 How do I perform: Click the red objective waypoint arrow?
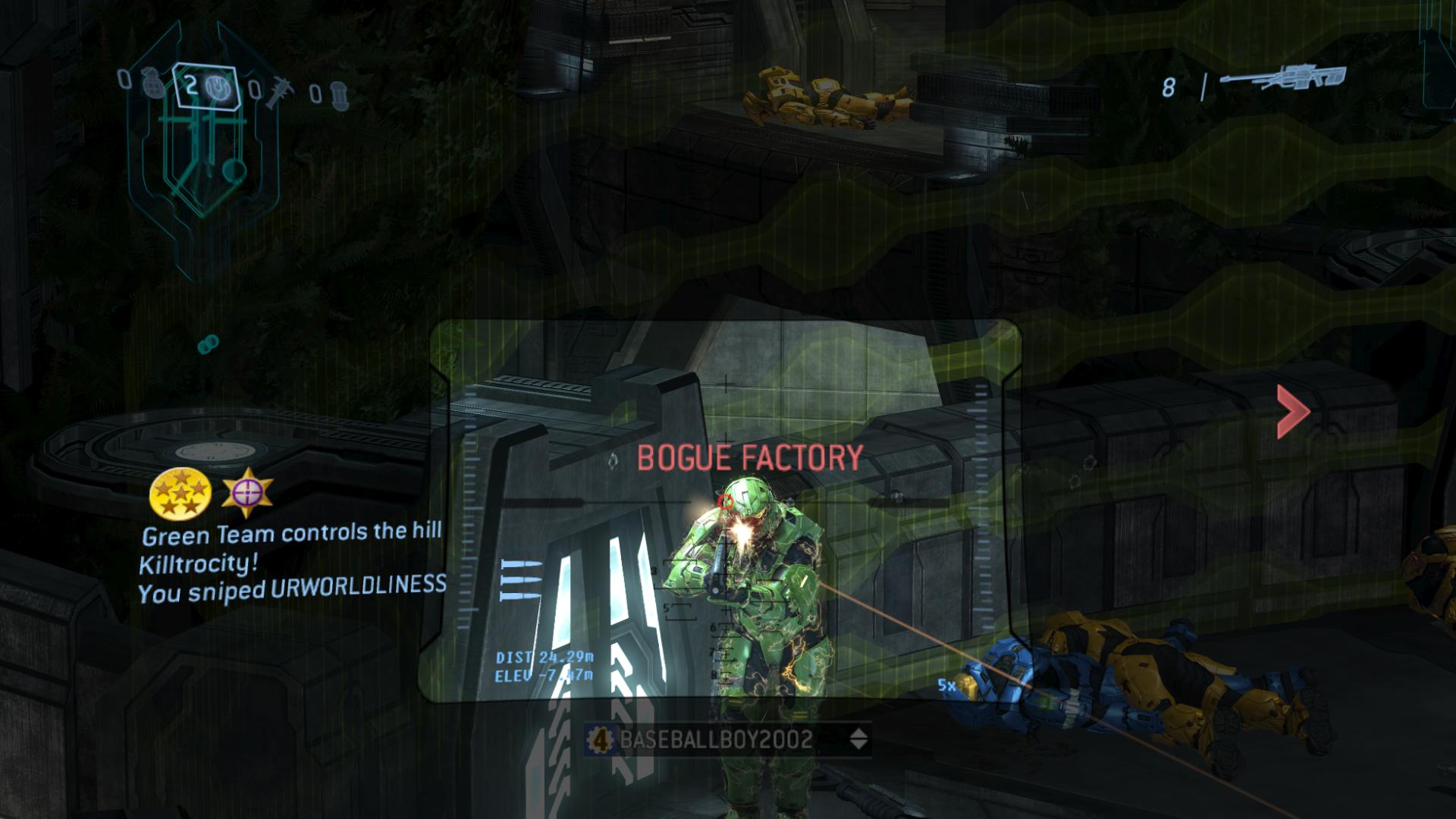1292,412
